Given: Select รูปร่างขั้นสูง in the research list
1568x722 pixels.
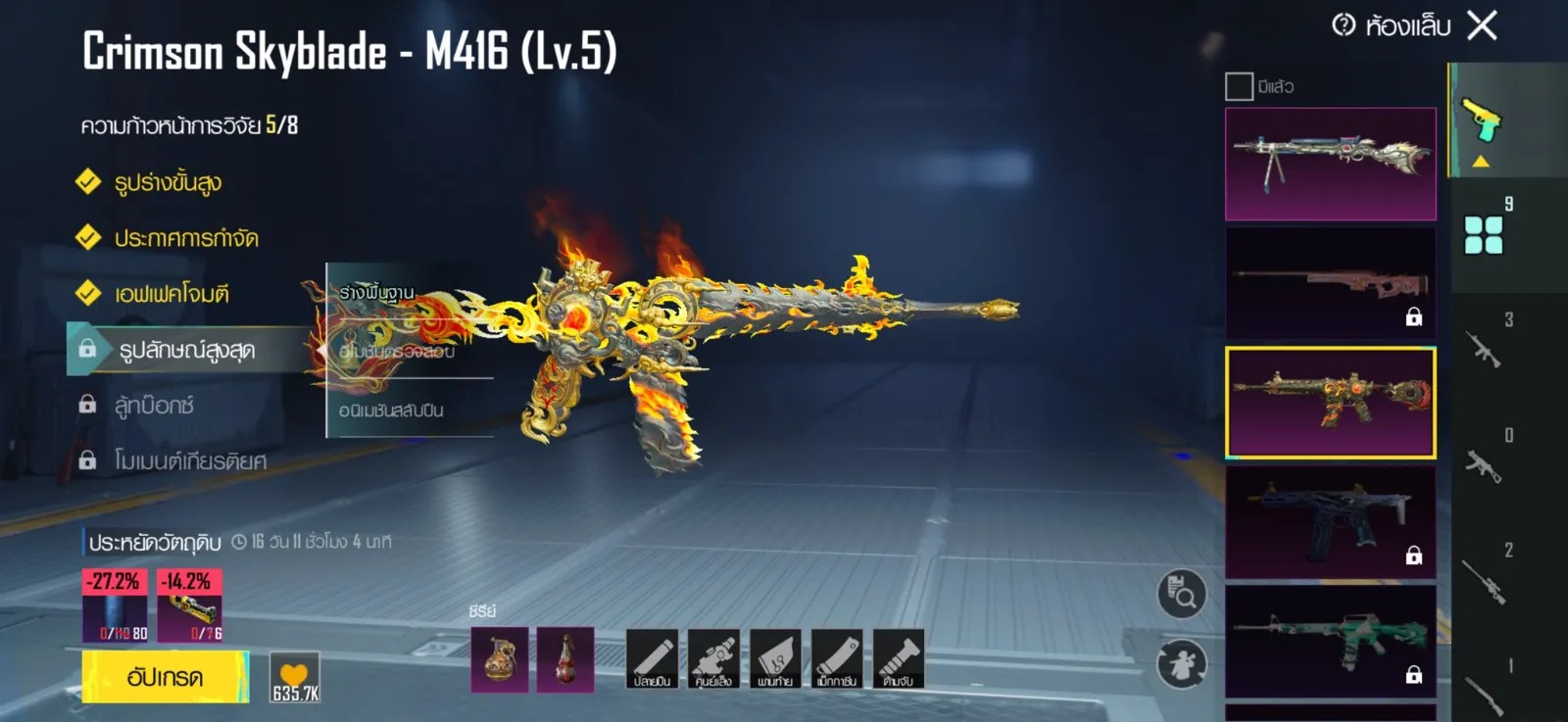Looking at the screenshot, I should tap(167, 183).
